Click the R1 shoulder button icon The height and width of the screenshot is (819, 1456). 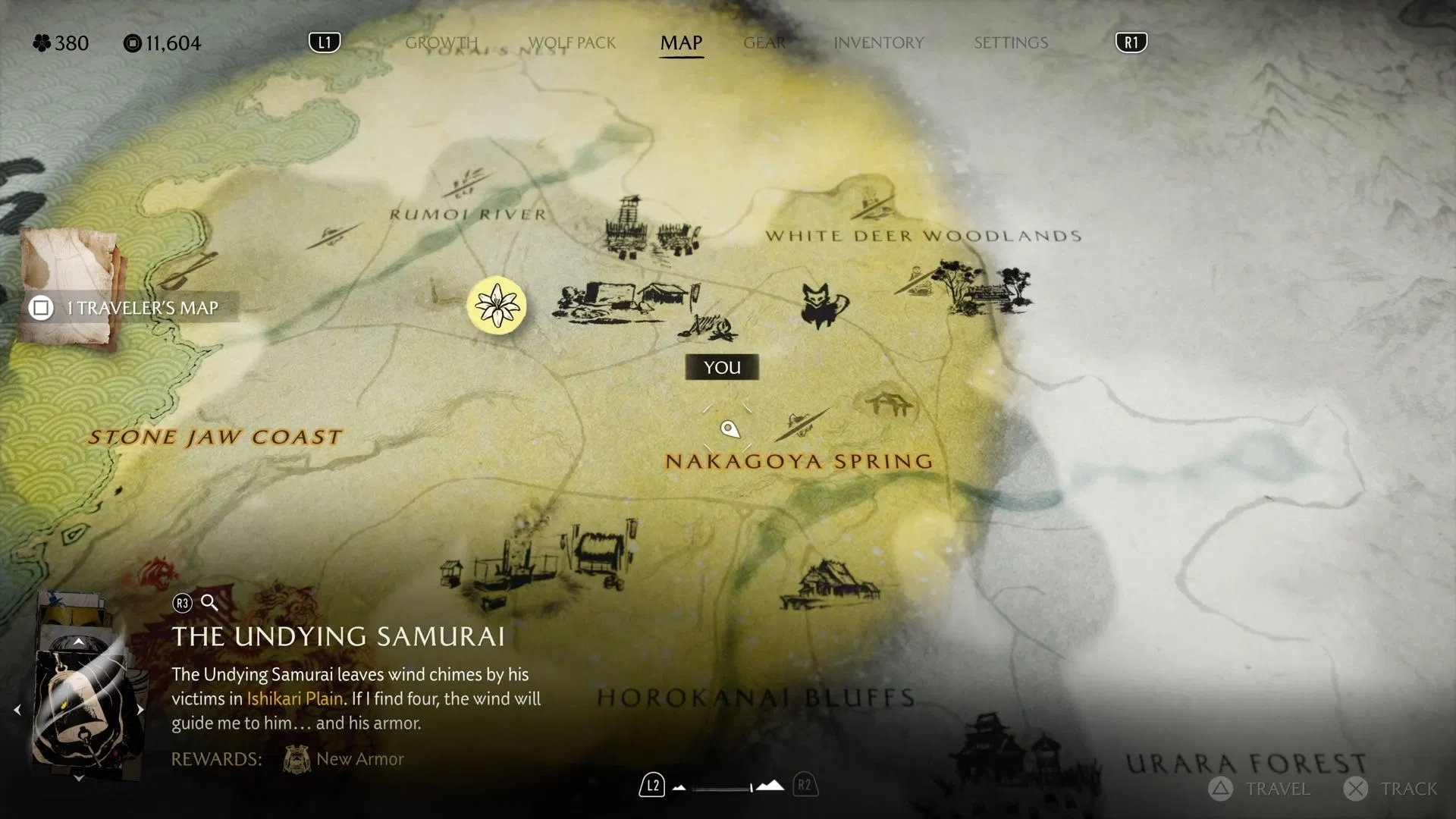tap(1131, 42)
